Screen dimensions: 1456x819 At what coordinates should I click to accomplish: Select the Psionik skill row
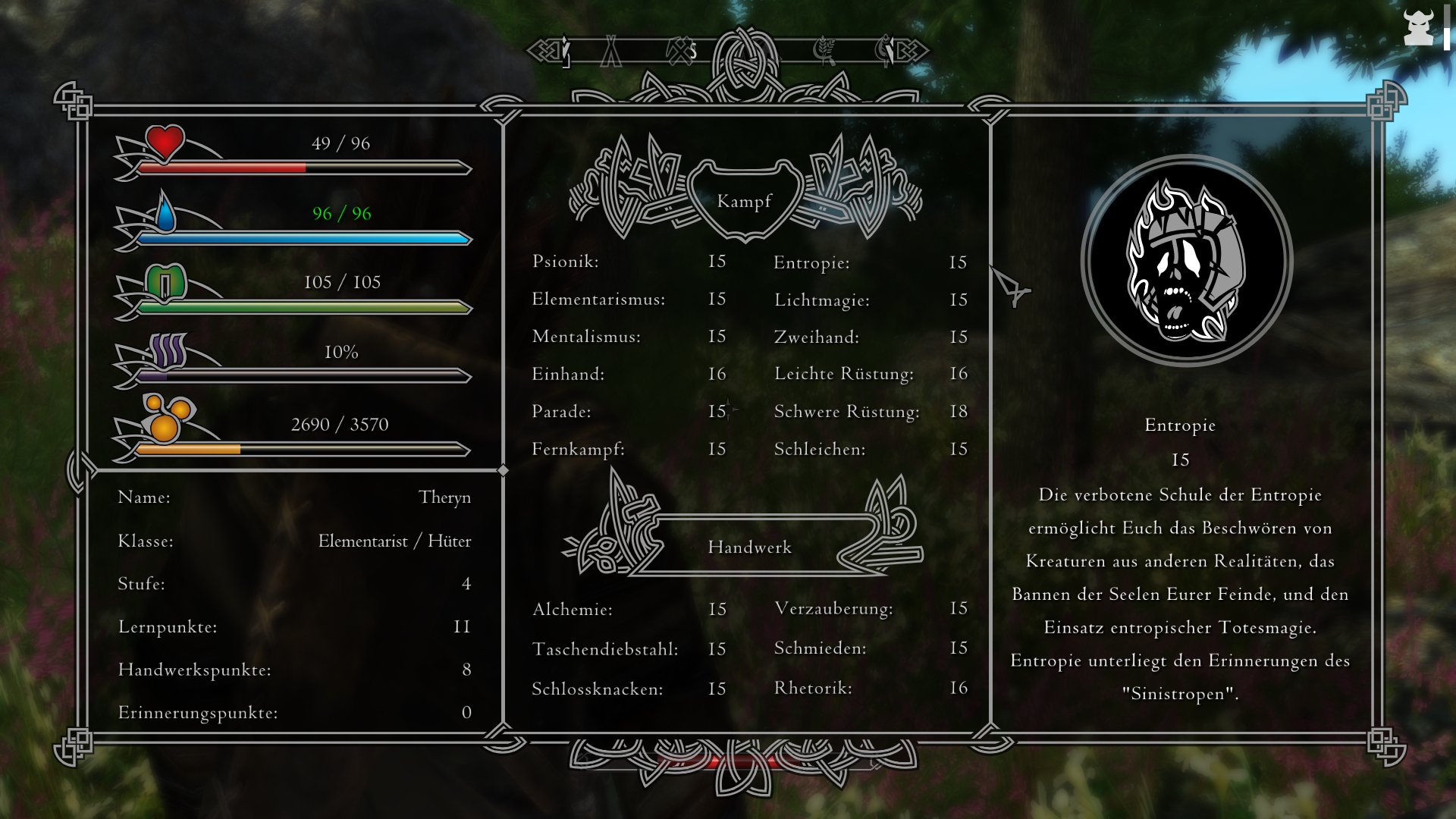coord(566,262)
